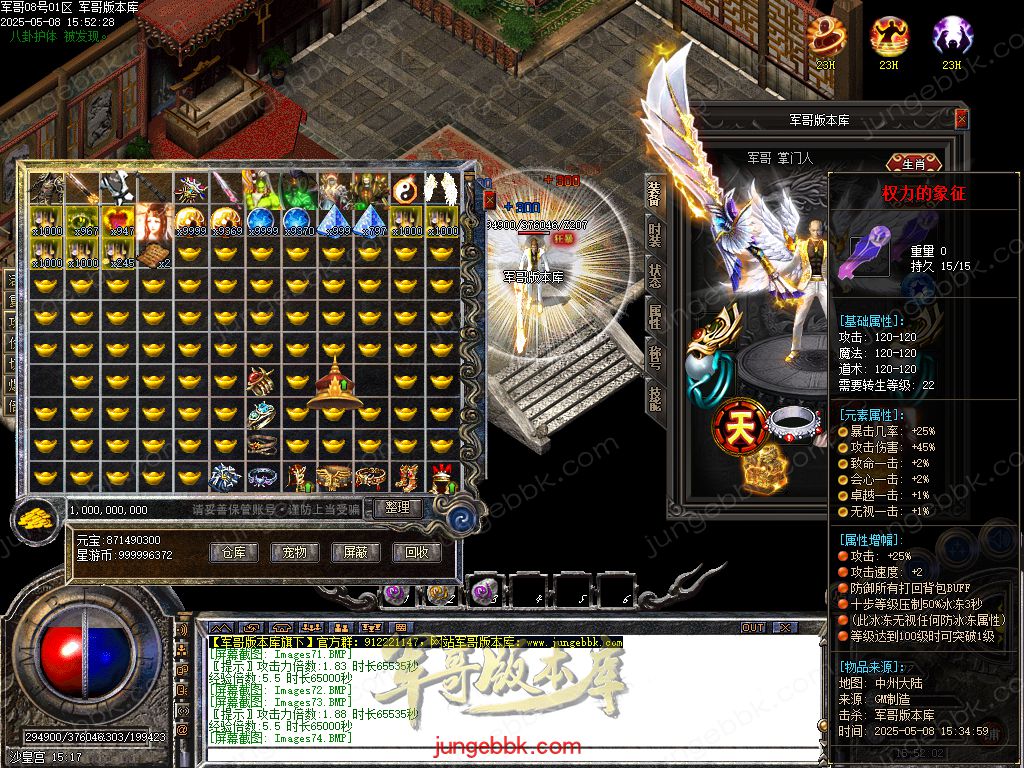1024x768 pixels.
Task: Switch to the 状态 status tab
Action: pos(655,277)
